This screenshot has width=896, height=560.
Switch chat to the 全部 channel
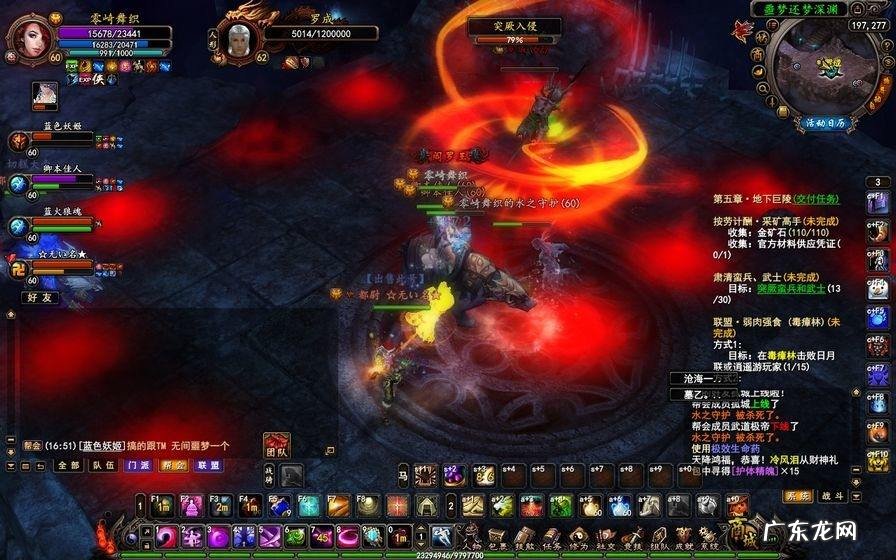[x=68, y=465]
